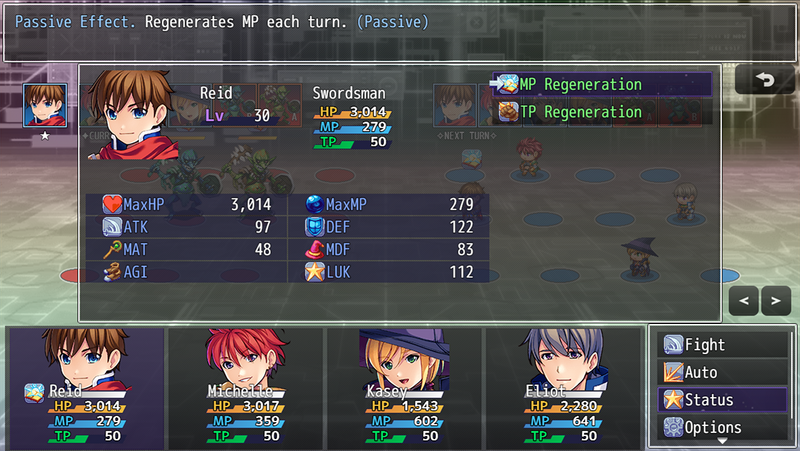Select the TP Regeneration passive
This screenshot has width=800, height=451.
(602, 112)
